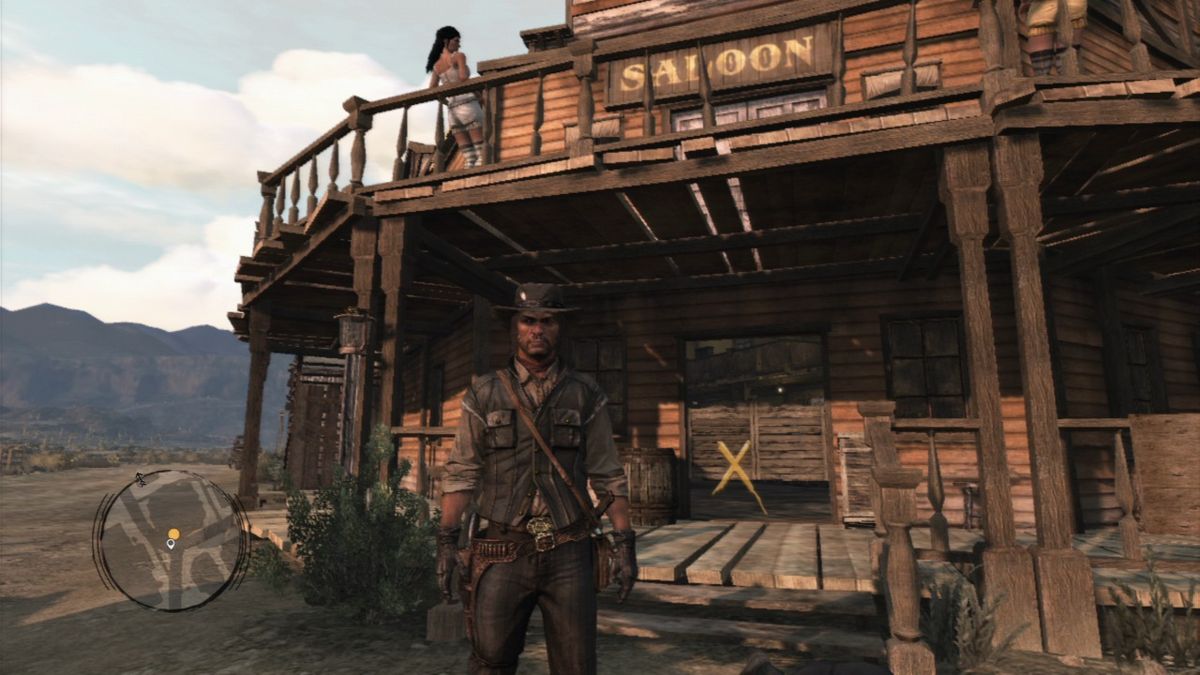1200x675 pixels.
Task: Open the circular minimap
Action: tap(170, 540)
